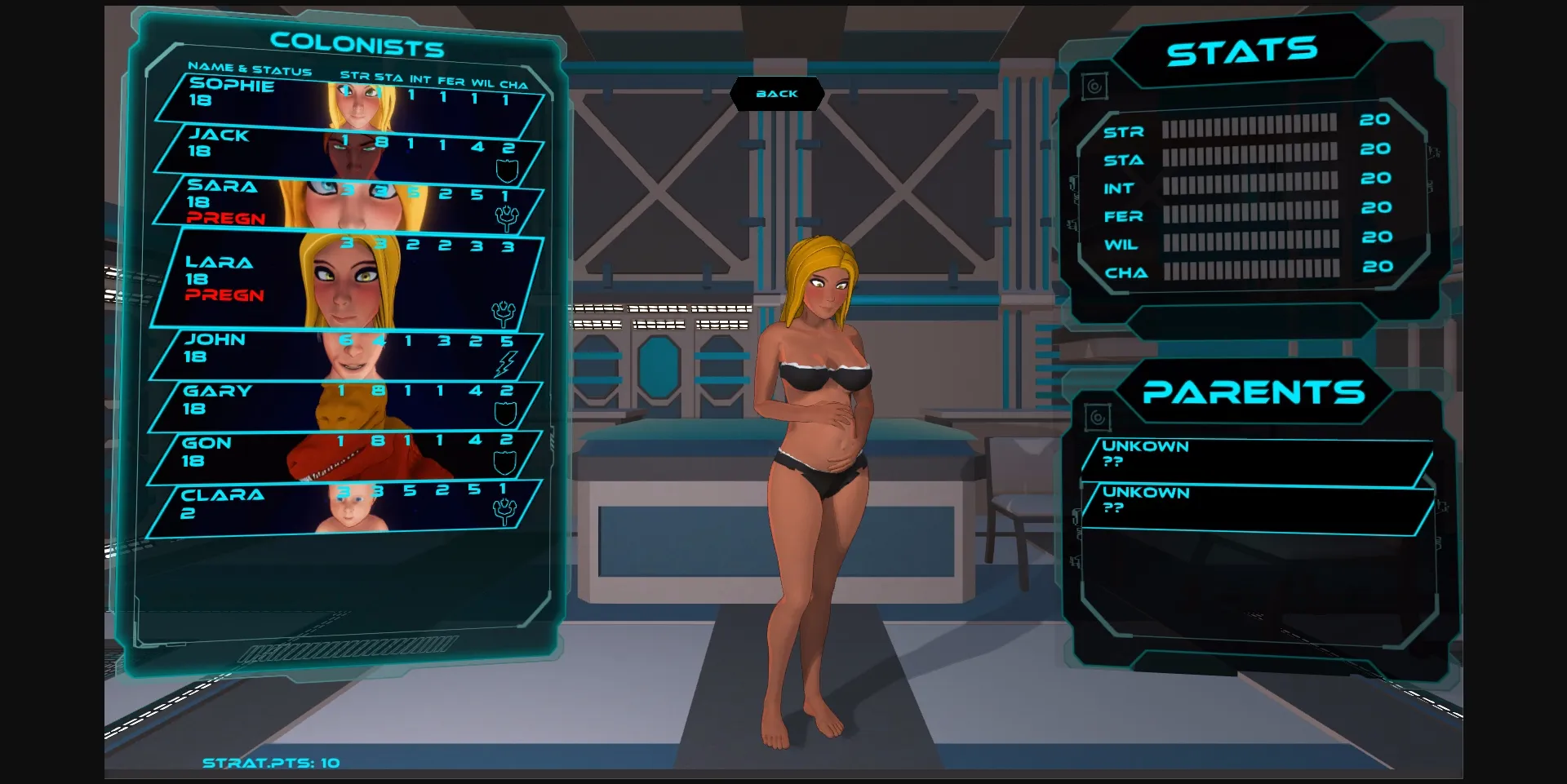
Task: Toggle Lara's PREGN status label
Action: 224,295
